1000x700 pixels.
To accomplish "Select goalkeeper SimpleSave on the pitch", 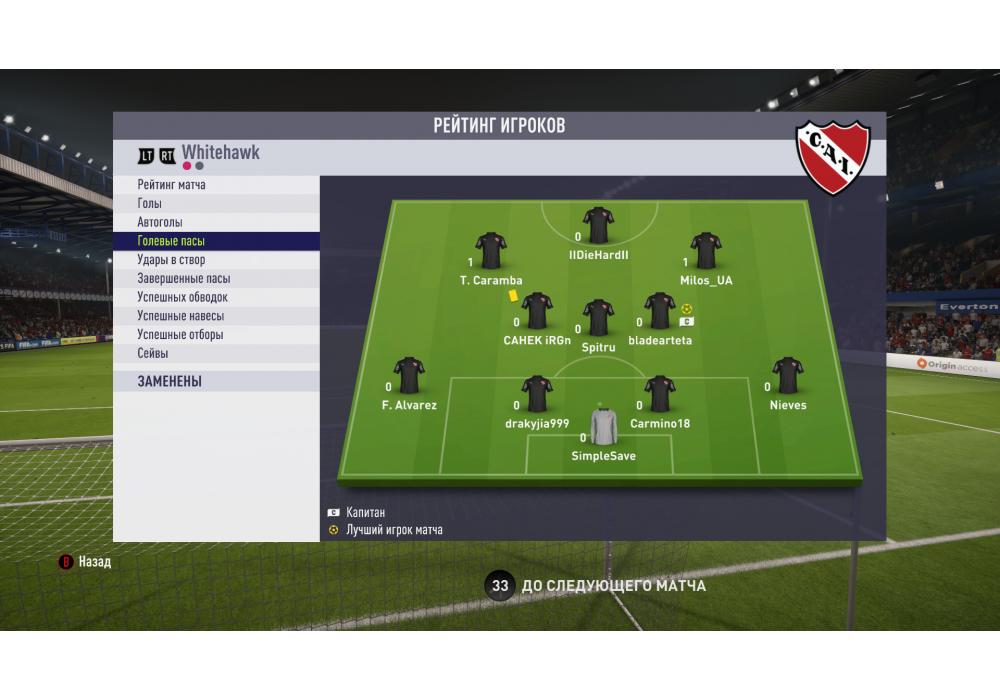I will (x=604, y=427).
